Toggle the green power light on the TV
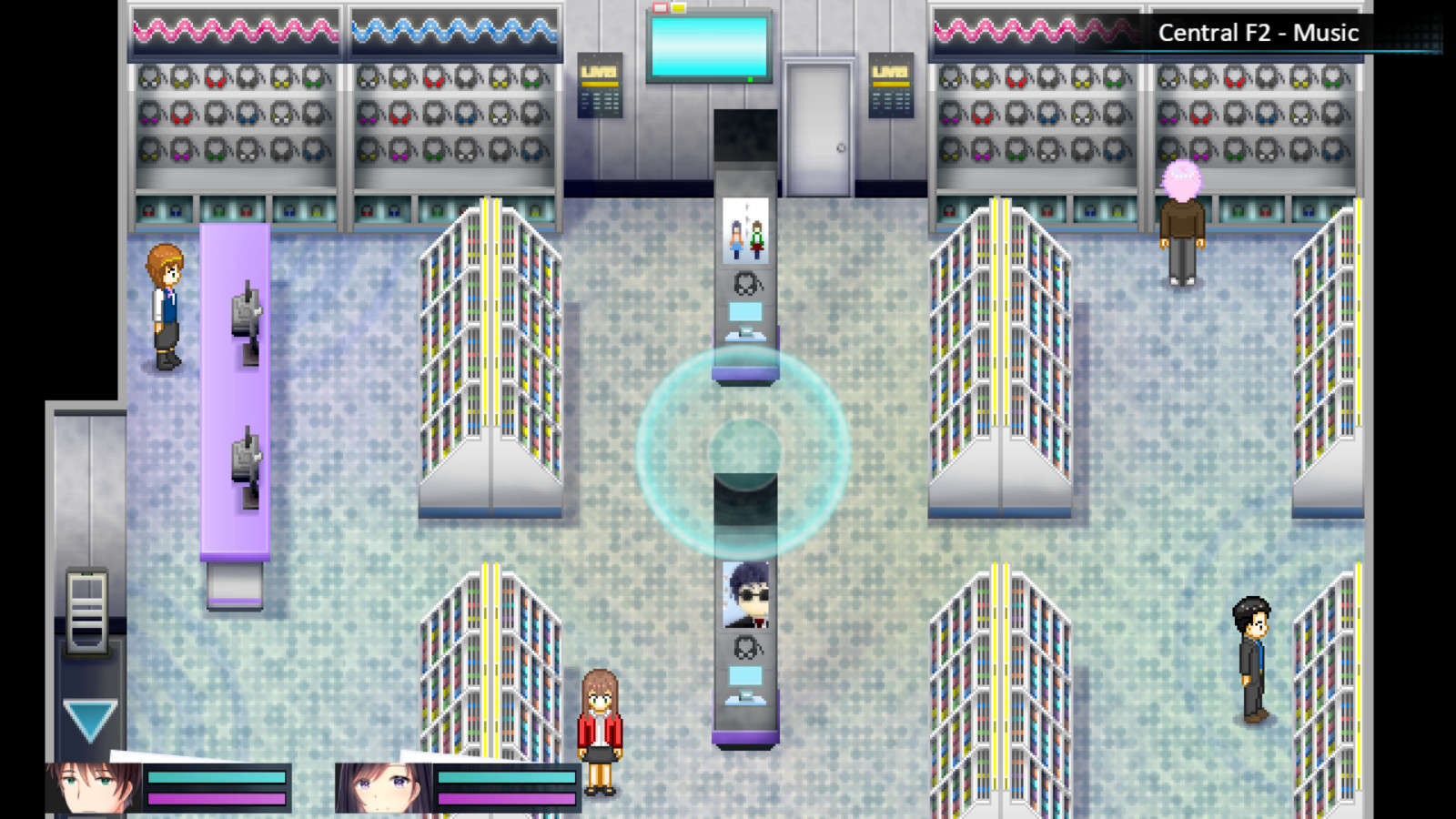This screenshot has width=1456, height=819. coord(750,78)
